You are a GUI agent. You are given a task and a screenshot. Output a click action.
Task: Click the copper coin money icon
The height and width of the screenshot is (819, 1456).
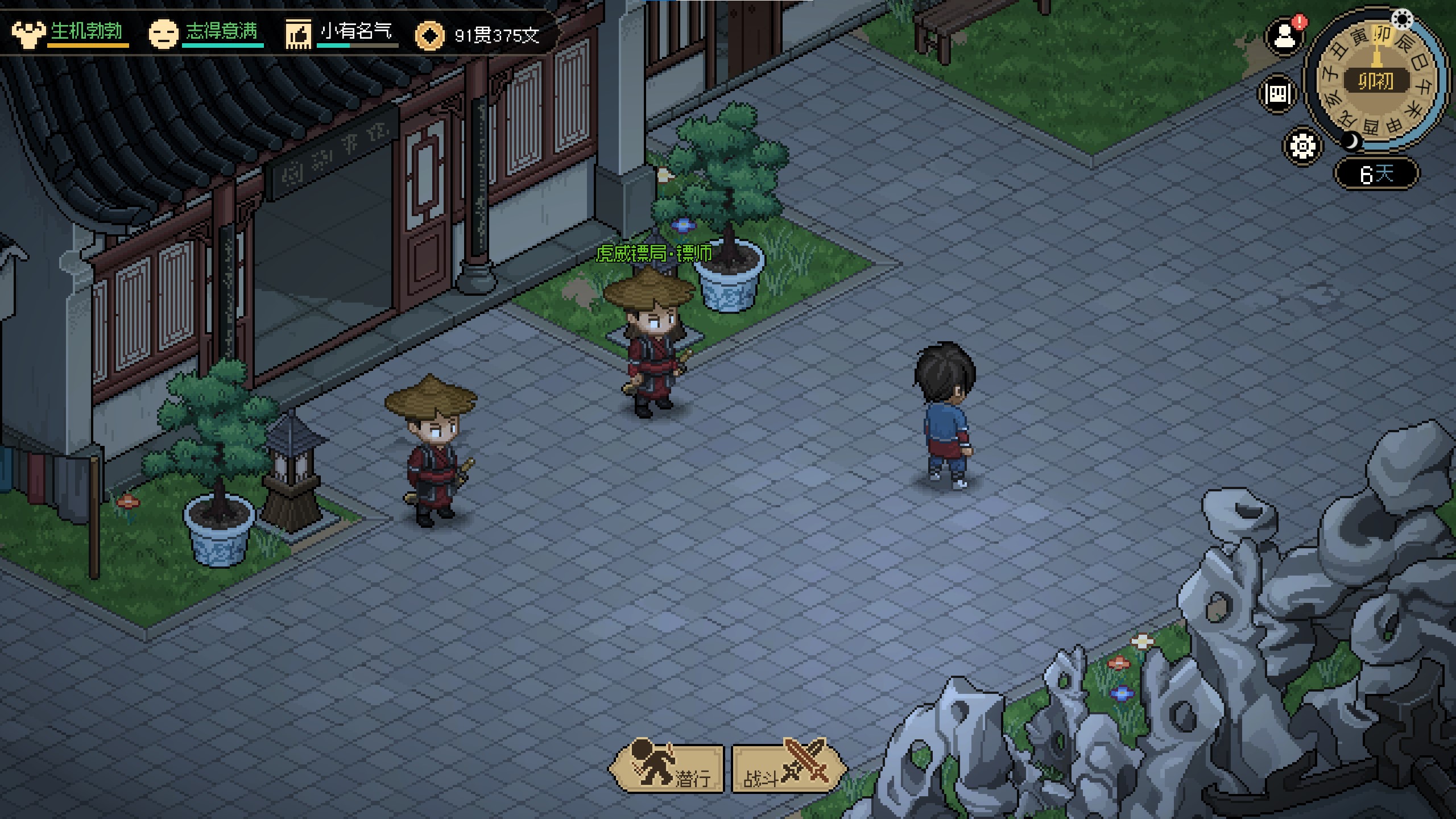[429, 36]
